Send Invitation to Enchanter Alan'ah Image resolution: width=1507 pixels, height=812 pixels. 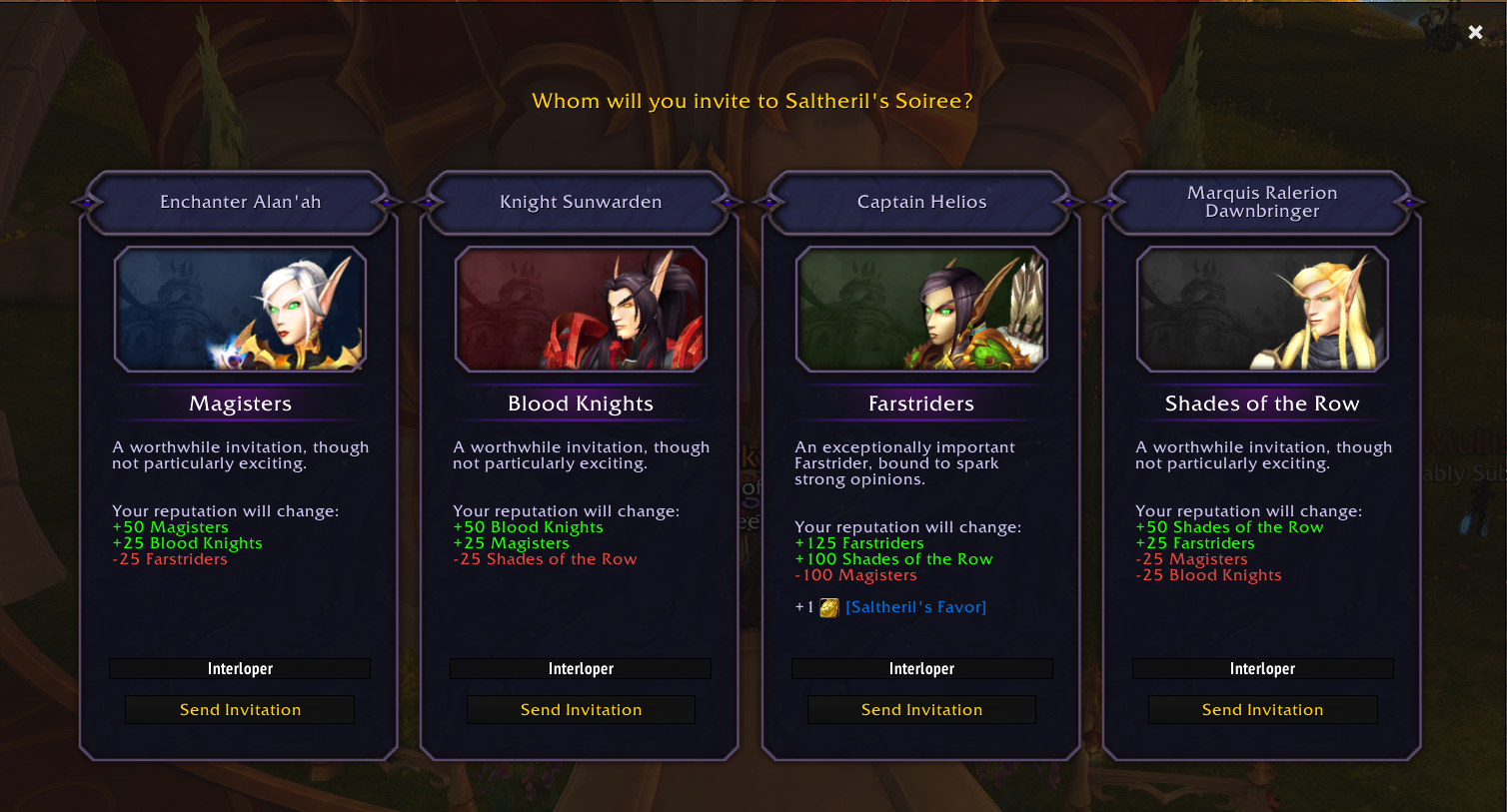tap(240, 709)
